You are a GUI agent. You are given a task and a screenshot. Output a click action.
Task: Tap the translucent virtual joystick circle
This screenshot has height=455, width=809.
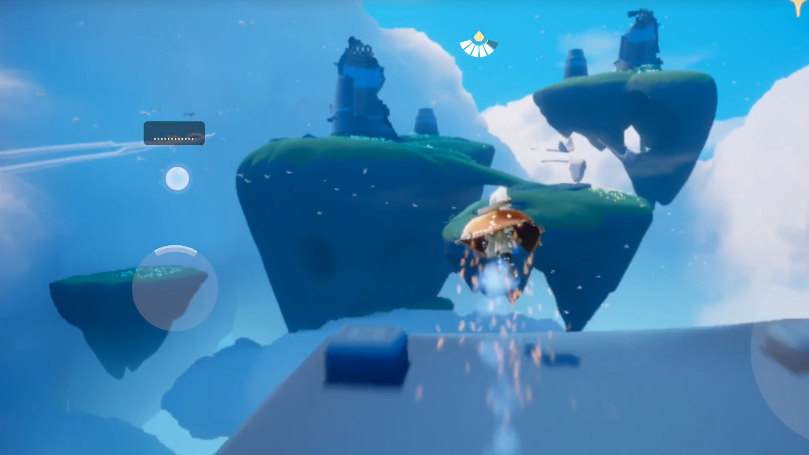coord(174,288)
